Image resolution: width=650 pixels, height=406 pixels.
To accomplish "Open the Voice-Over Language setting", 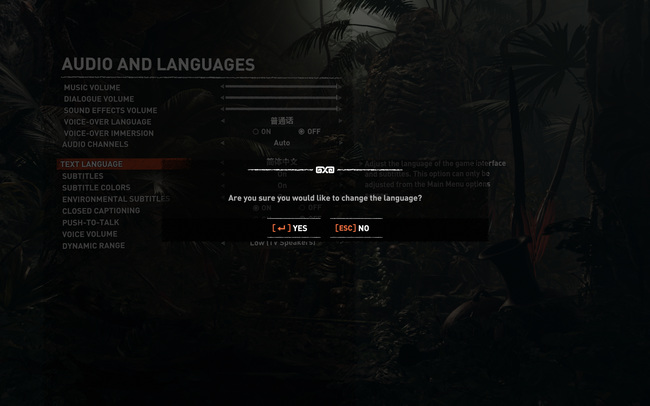I will 107,122.
